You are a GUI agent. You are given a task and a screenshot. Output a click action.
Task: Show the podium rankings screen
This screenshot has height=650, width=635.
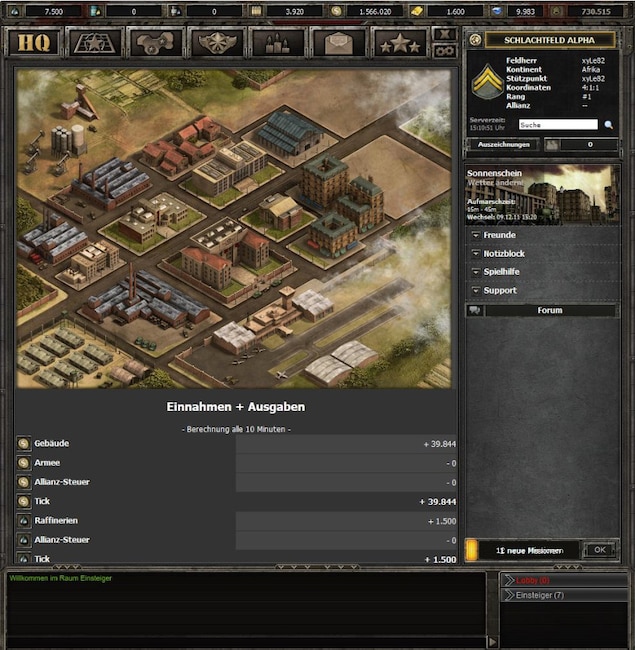click(278, 43)
